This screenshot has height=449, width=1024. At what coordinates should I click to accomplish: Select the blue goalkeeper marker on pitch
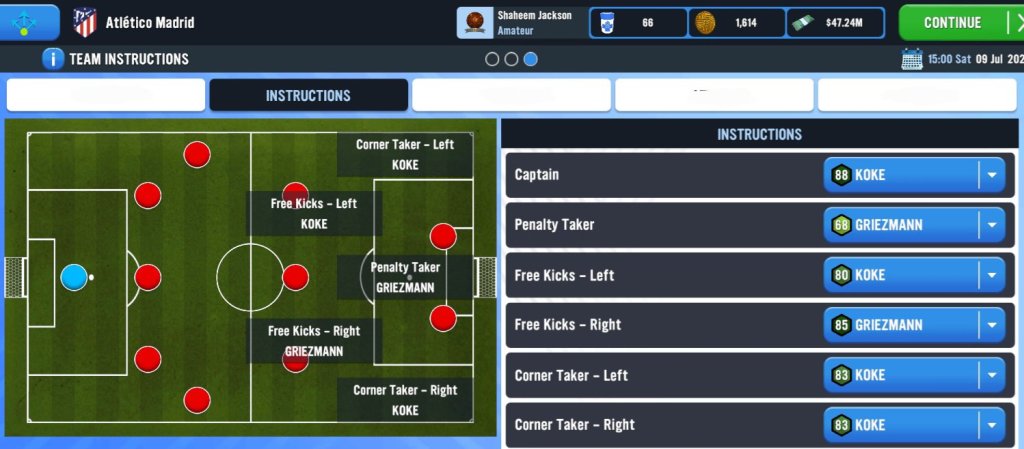(74, 277)
